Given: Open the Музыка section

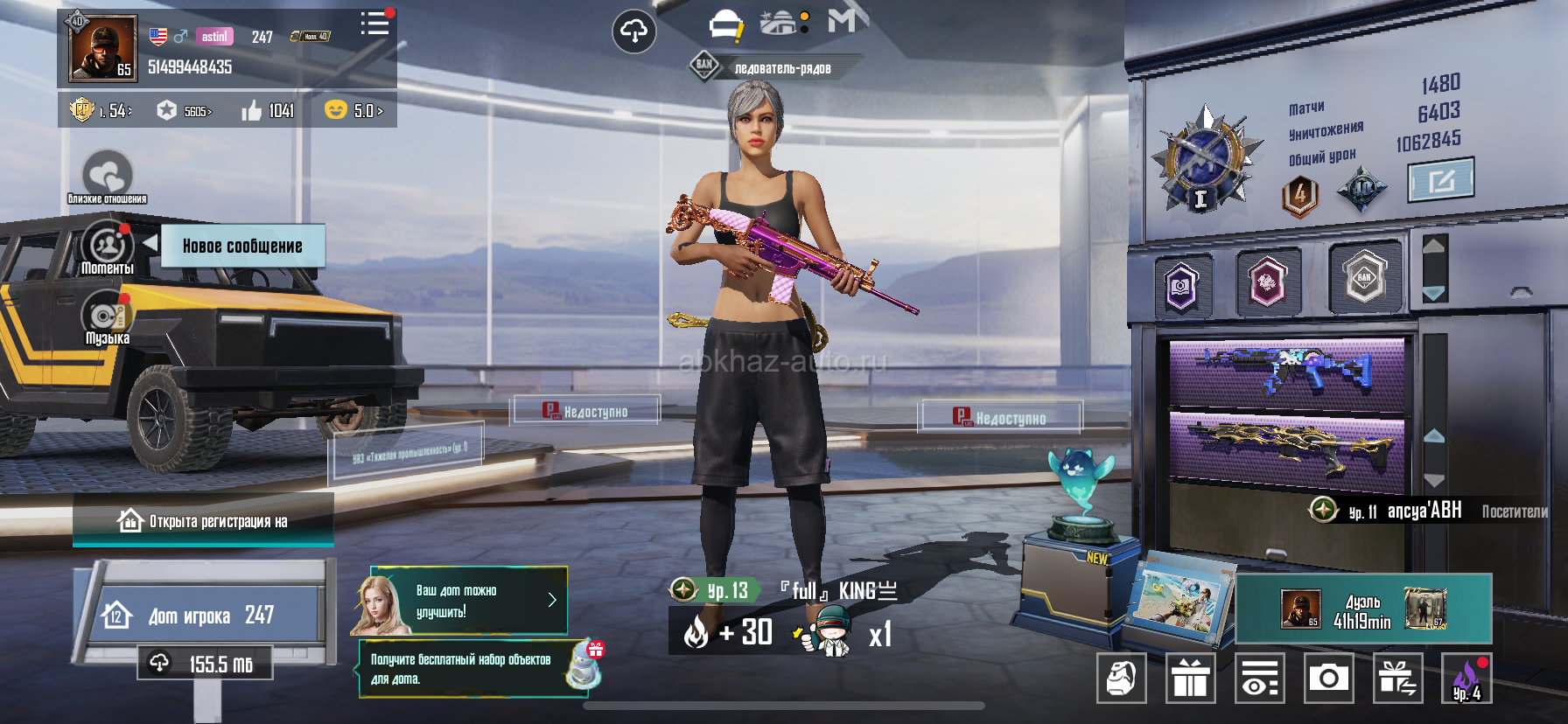Looking at the screenshot, I should (x=107, y=318).
